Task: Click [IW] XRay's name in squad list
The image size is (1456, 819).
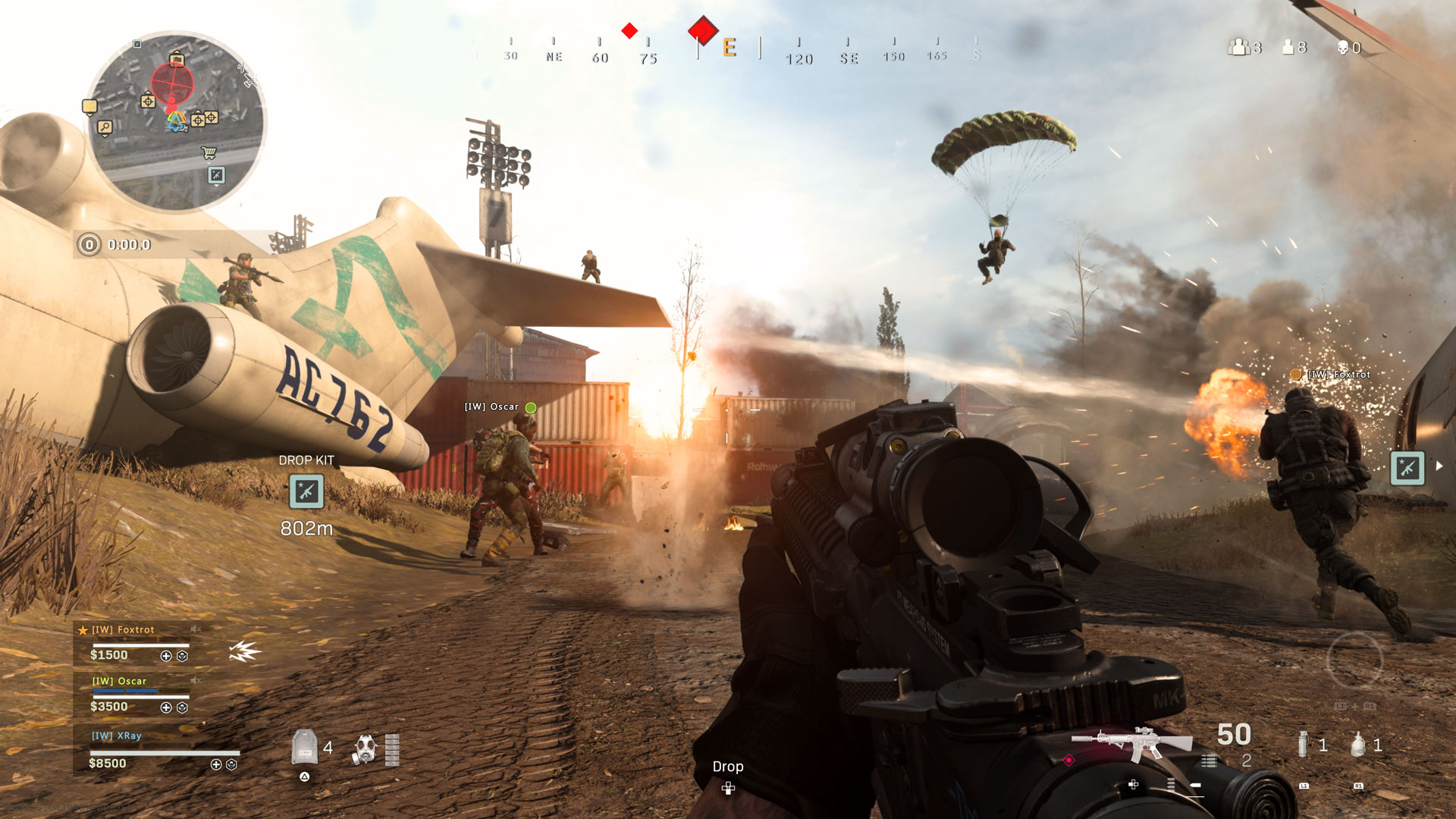Action: pos(117,737)
